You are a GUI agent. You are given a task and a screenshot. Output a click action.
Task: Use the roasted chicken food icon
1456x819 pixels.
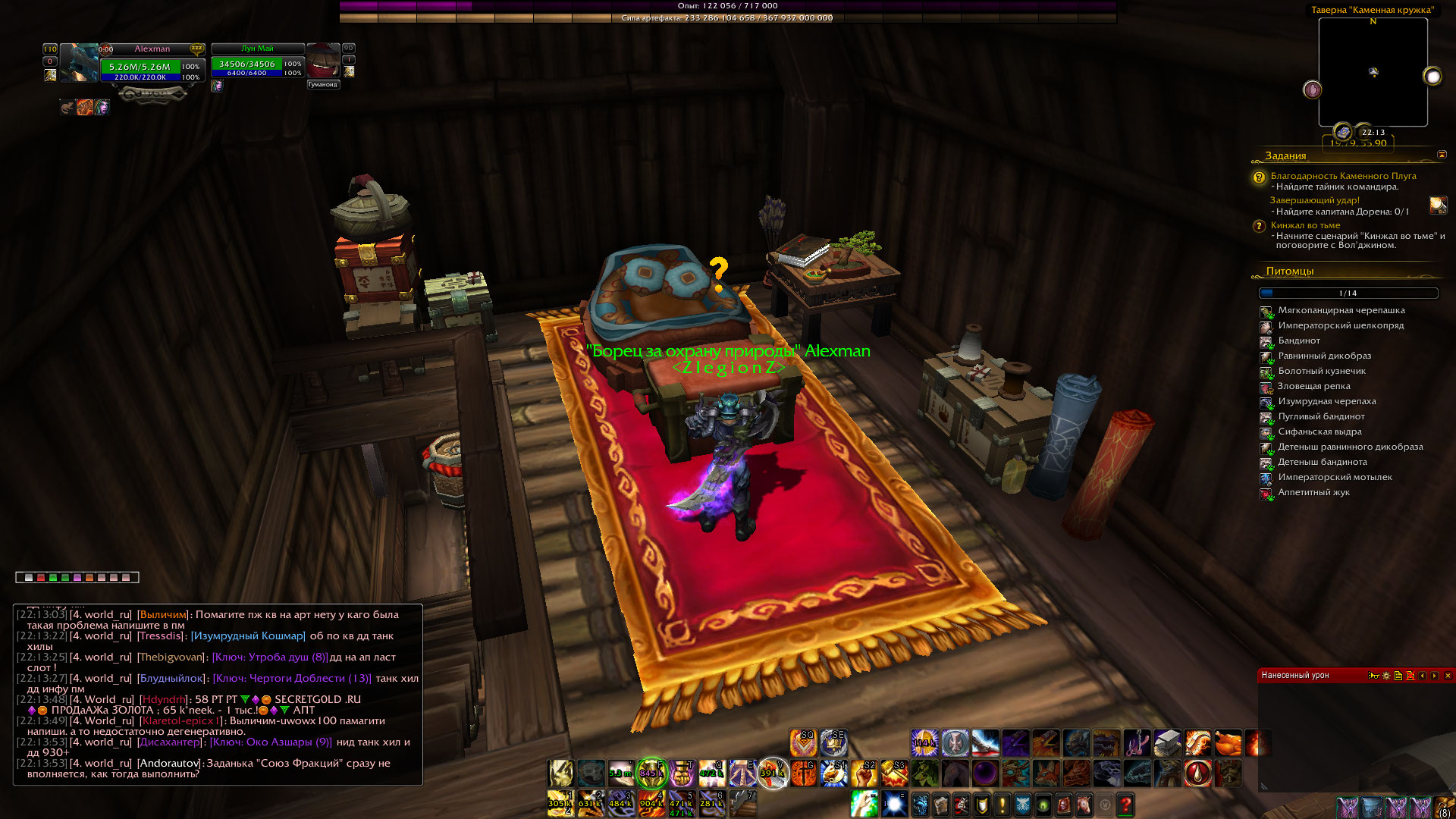coord(1228,743)
